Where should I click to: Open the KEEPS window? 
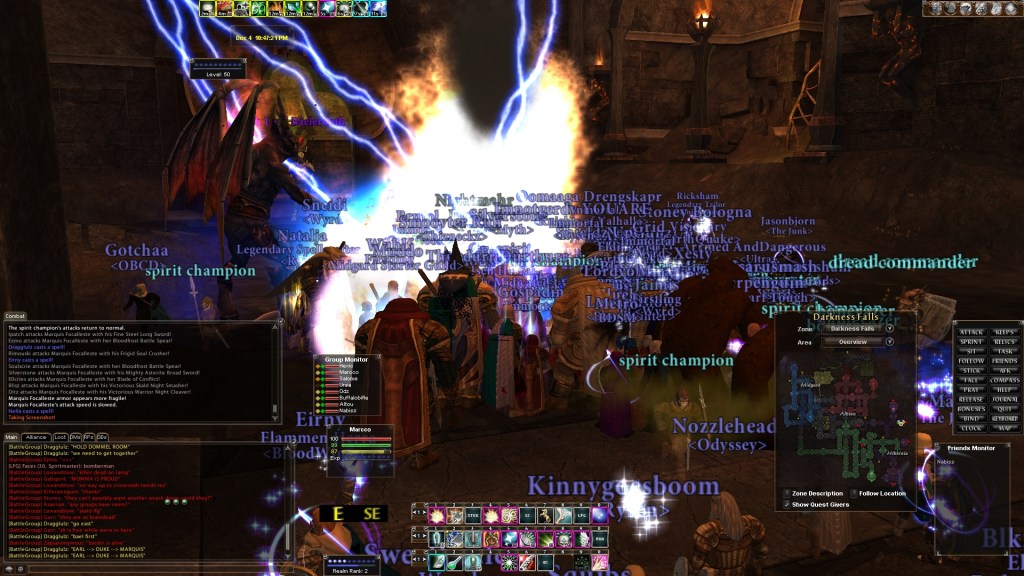coord(1004,332)
